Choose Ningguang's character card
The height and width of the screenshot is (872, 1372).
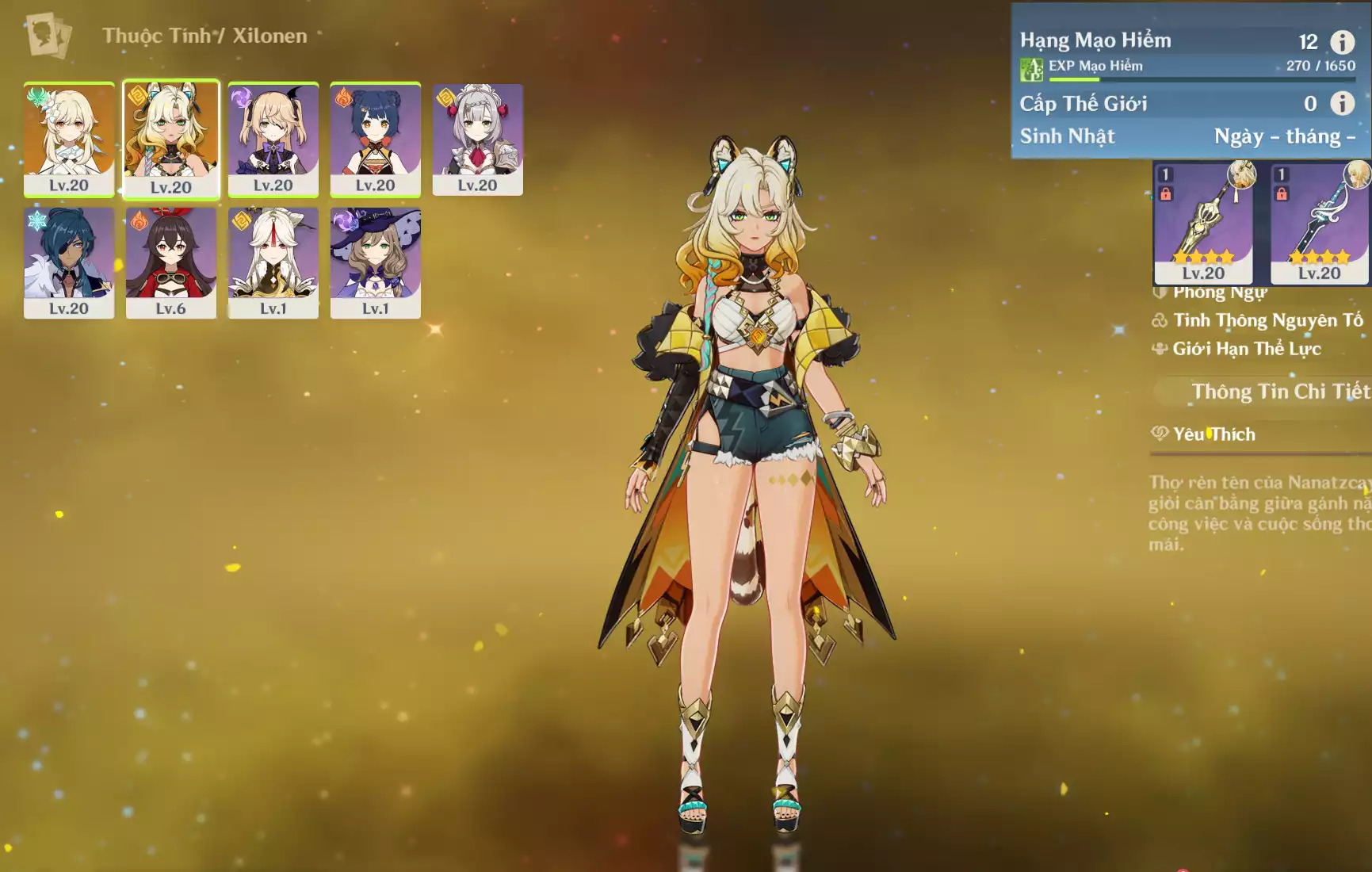tap(273, 262)
